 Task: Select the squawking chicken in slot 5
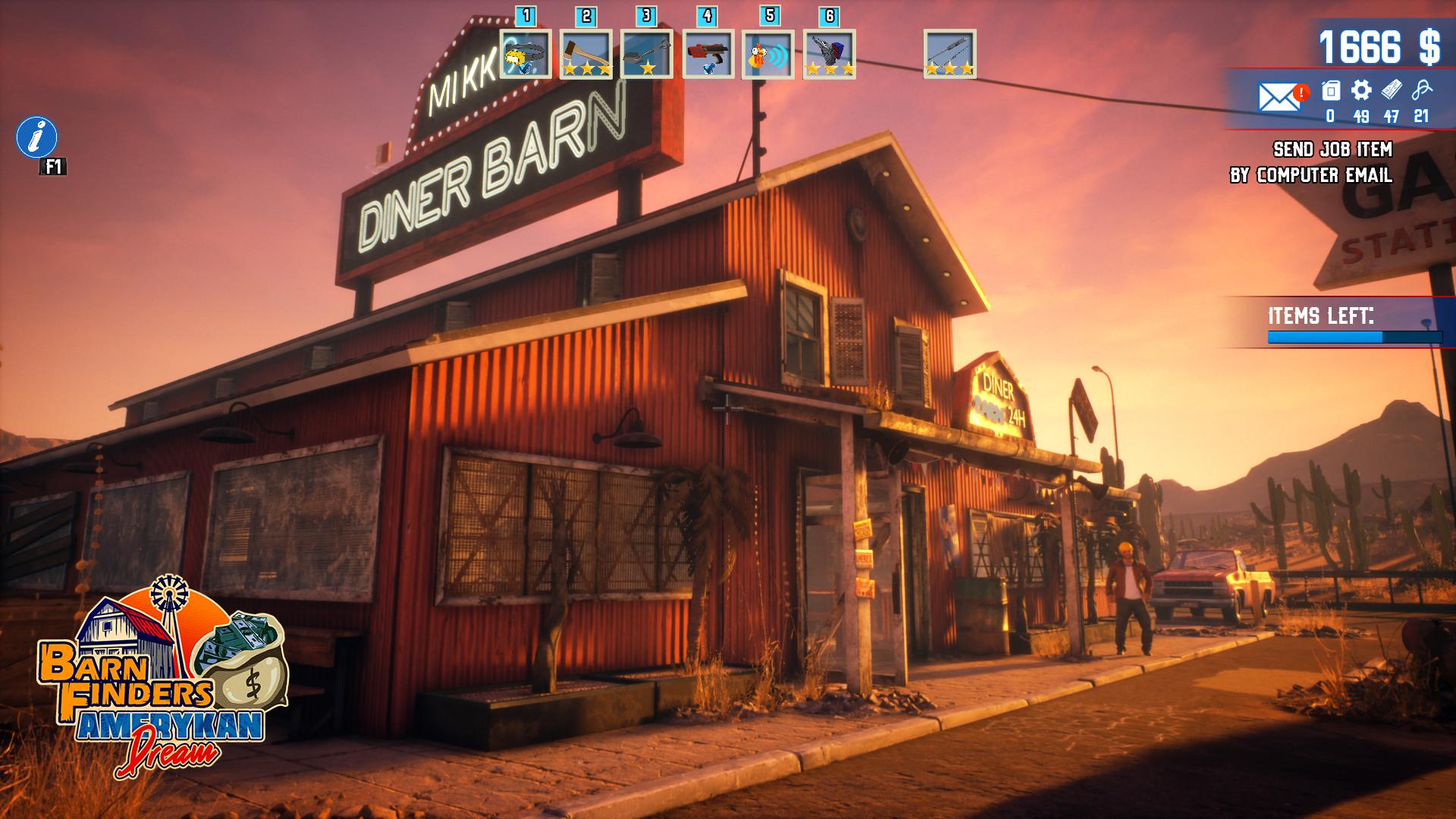[x=767, y=57]
